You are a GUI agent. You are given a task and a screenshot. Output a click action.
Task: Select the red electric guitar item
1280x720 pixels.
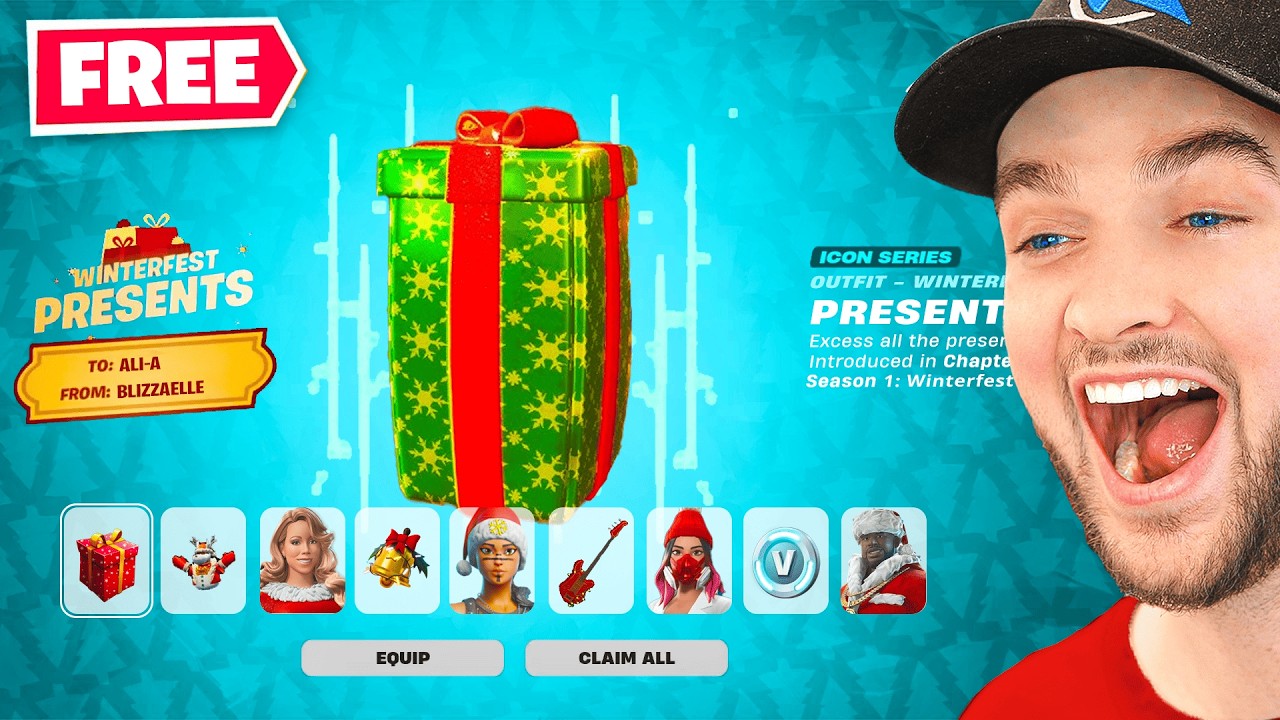tap(591, 561)
